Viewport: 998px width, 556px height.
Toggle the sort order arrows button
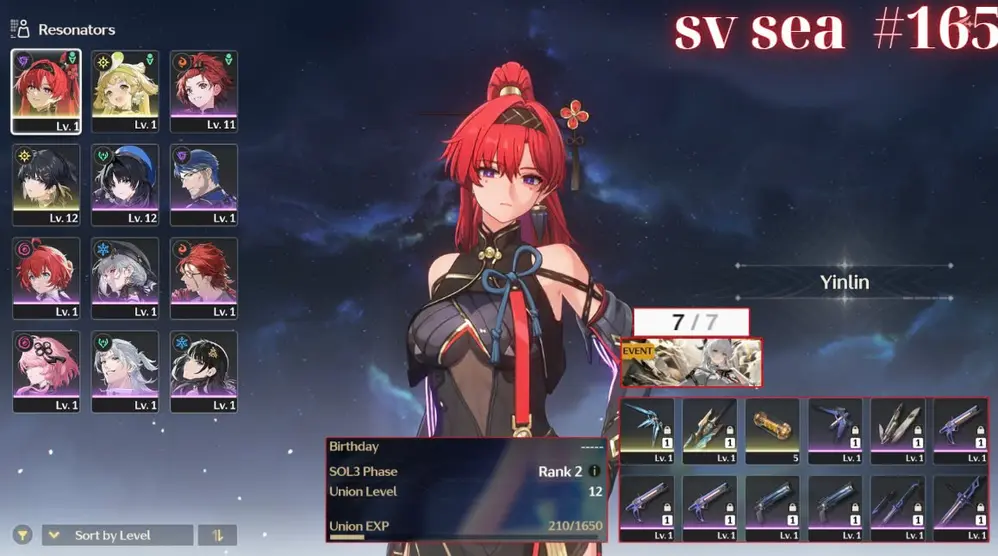coord(217,536)
